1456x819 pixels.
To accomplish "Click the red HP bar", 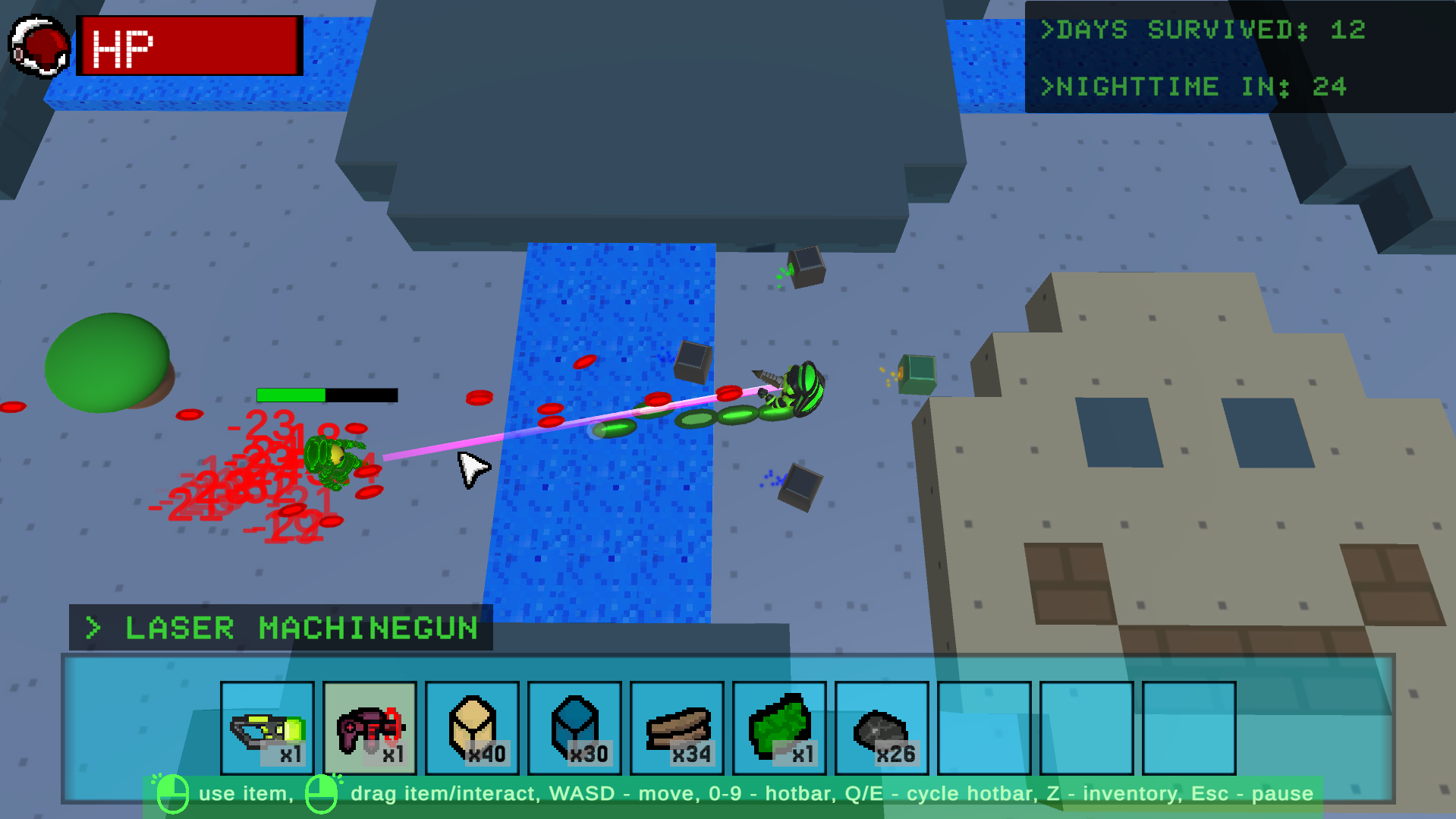I will click(x=188, y=46).
